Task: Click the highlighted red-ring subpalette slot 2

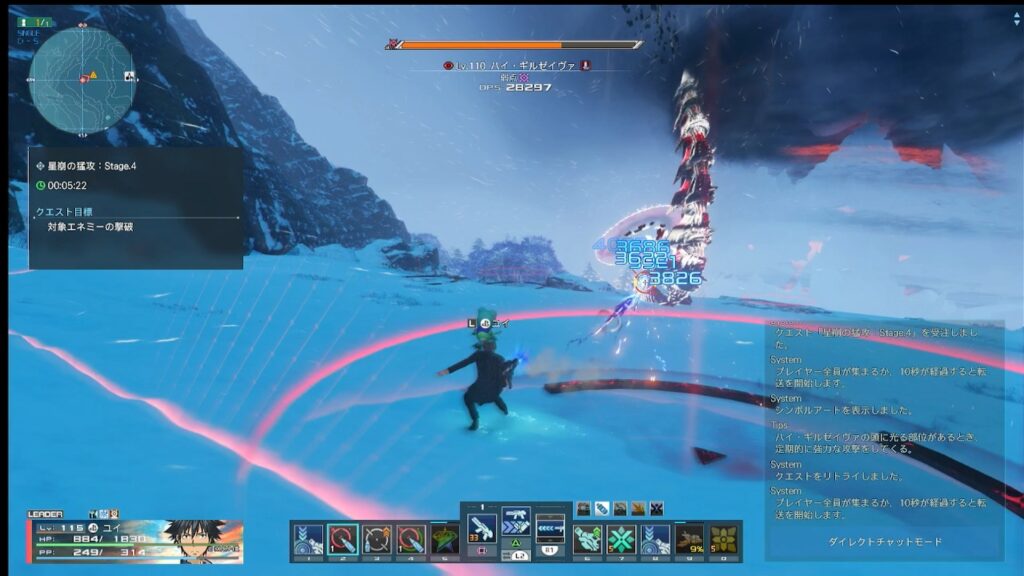Action: tap(342, 539)
